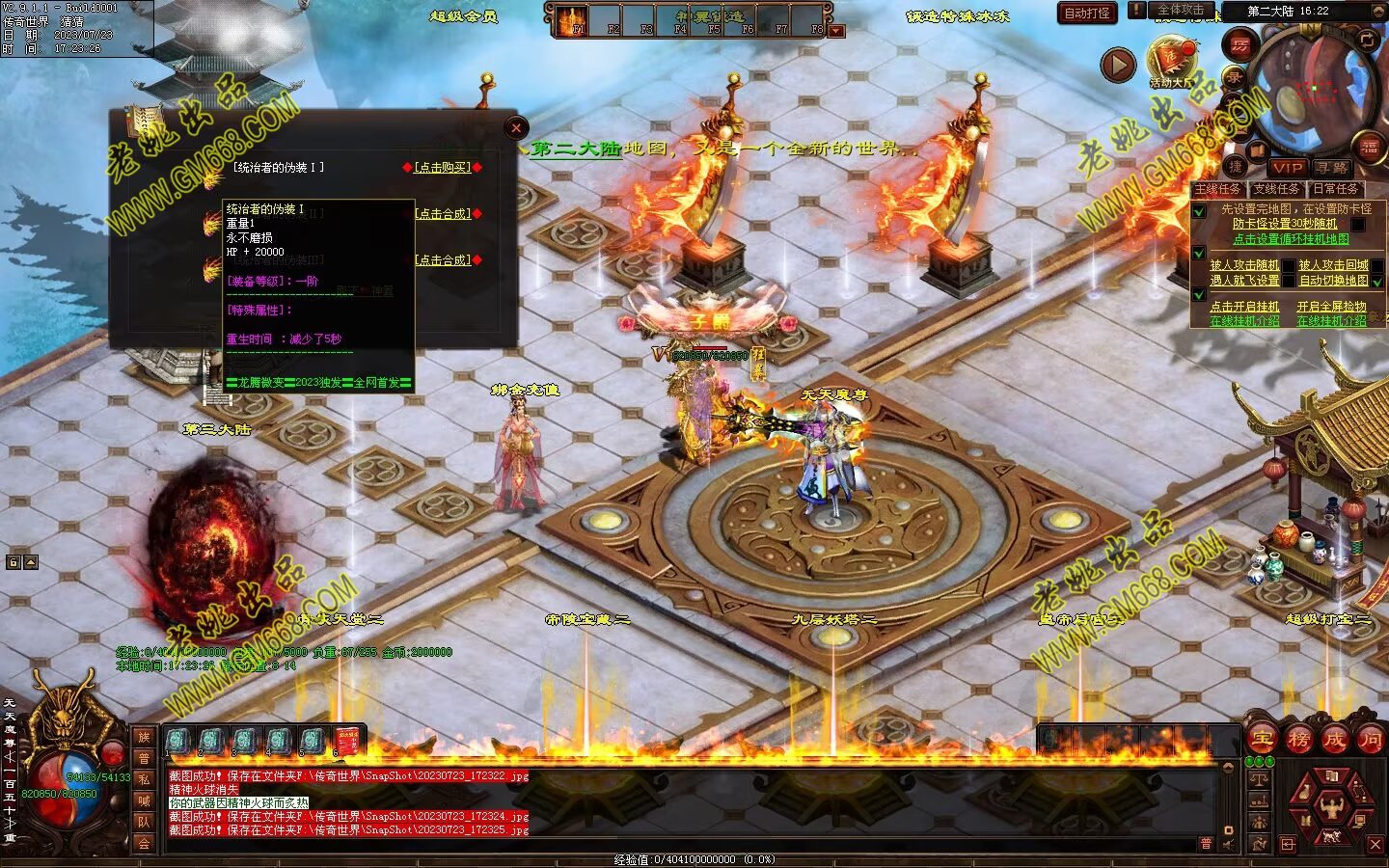Enable 开启全屏捡物 full-screen pickup
The height and width of the screenshot is (868, 1389).
pos(1331,307)
